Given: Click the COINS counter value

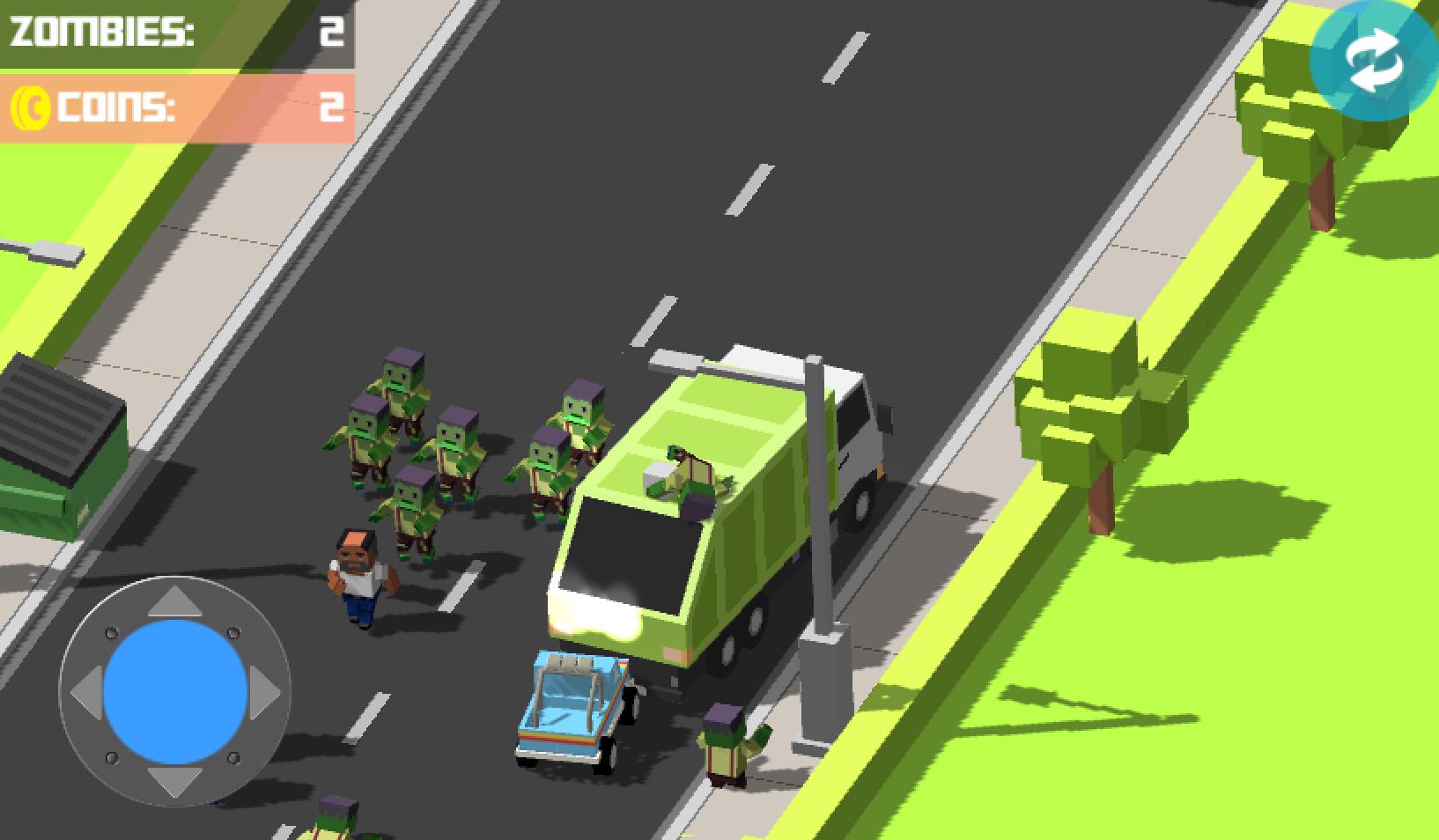Looking at the screenshot, I should 330,107.
